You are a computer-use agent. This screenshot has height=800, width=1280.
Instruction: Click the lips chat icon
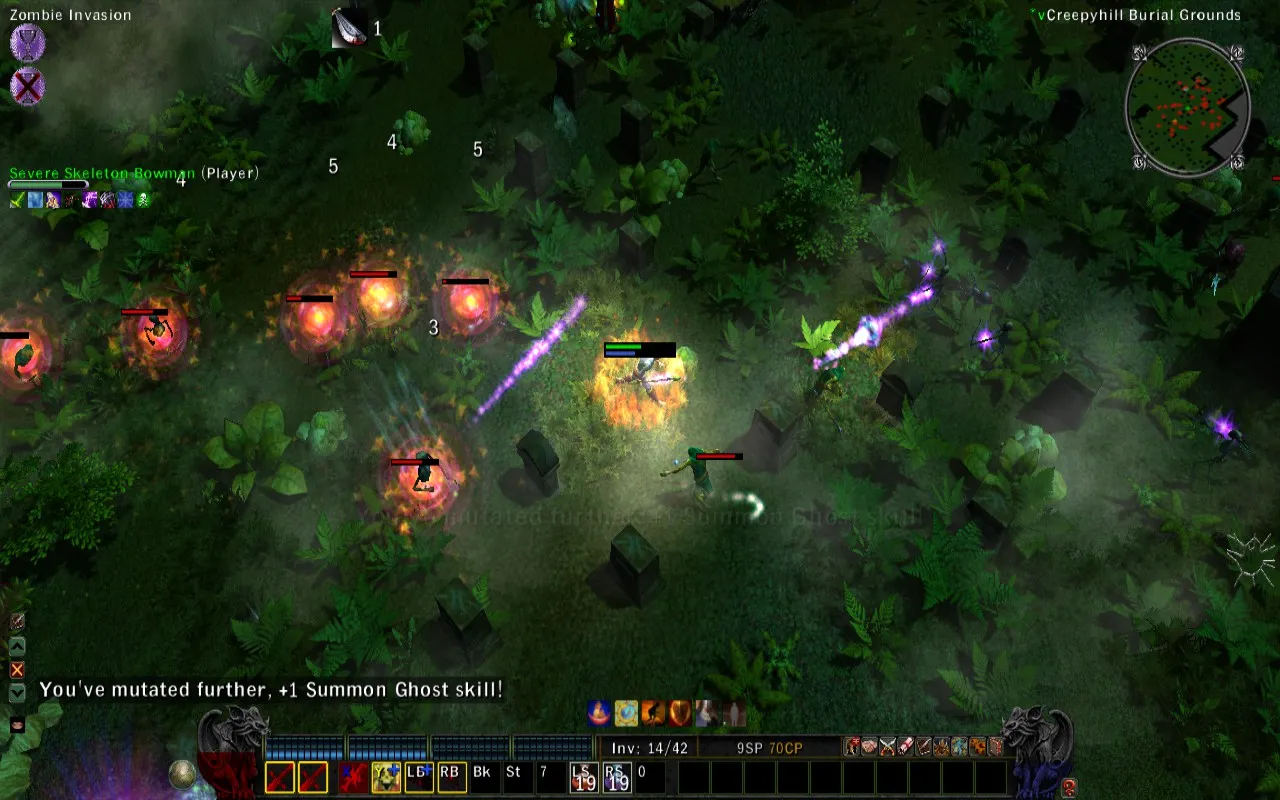(17, 725)
